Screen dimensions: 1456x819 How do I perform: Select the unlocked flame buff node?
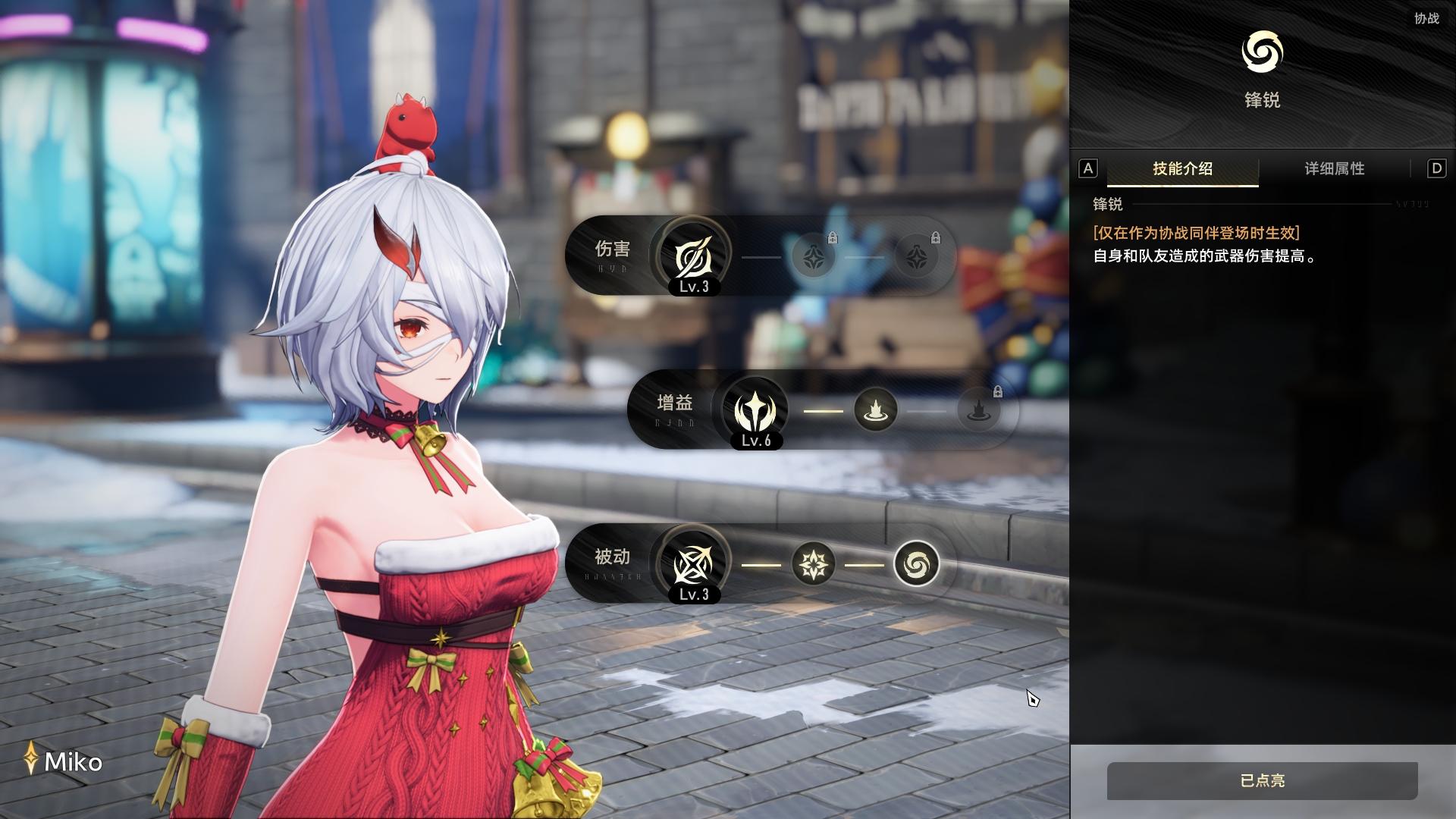tap(875, 410)
